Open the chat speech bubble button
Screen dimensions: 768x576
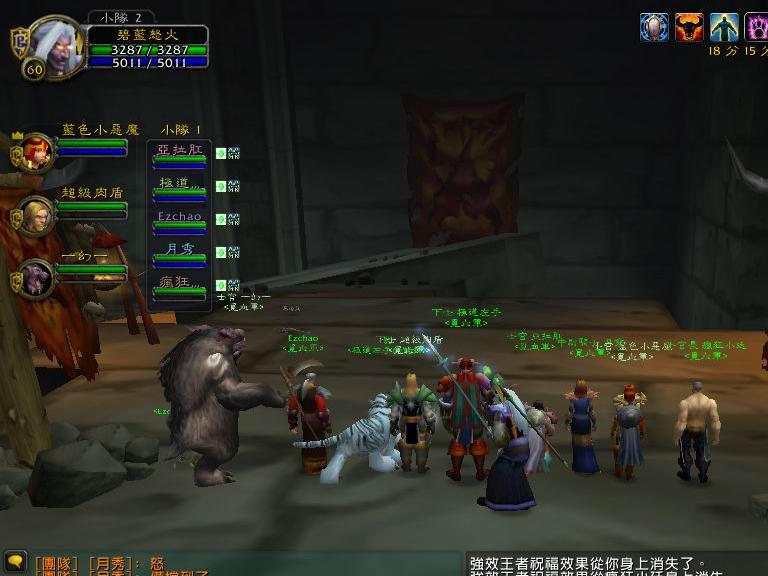pyautogui.click(x=14, y=560)
